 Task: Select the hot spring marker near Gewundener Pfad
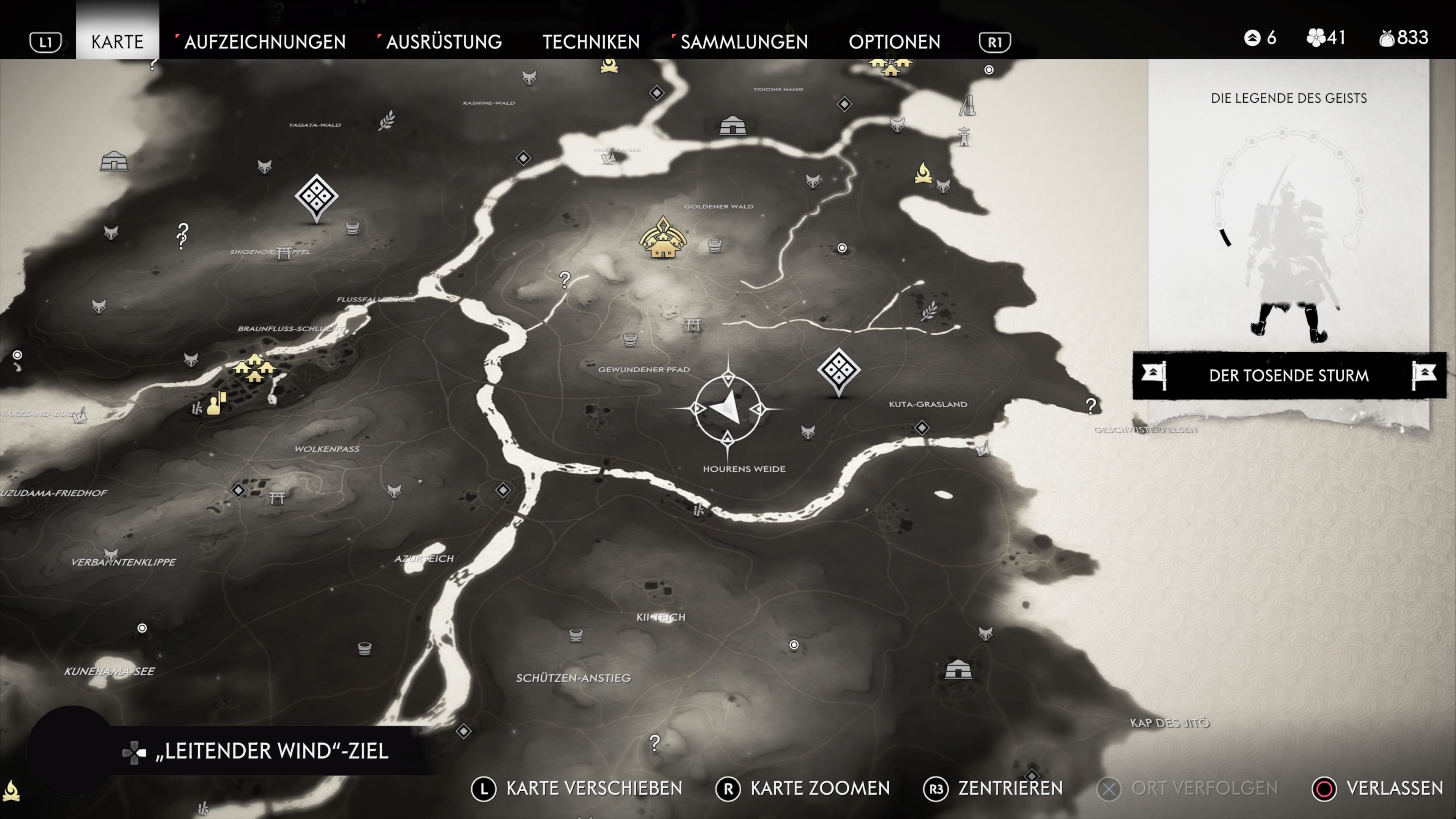[630, 339]
